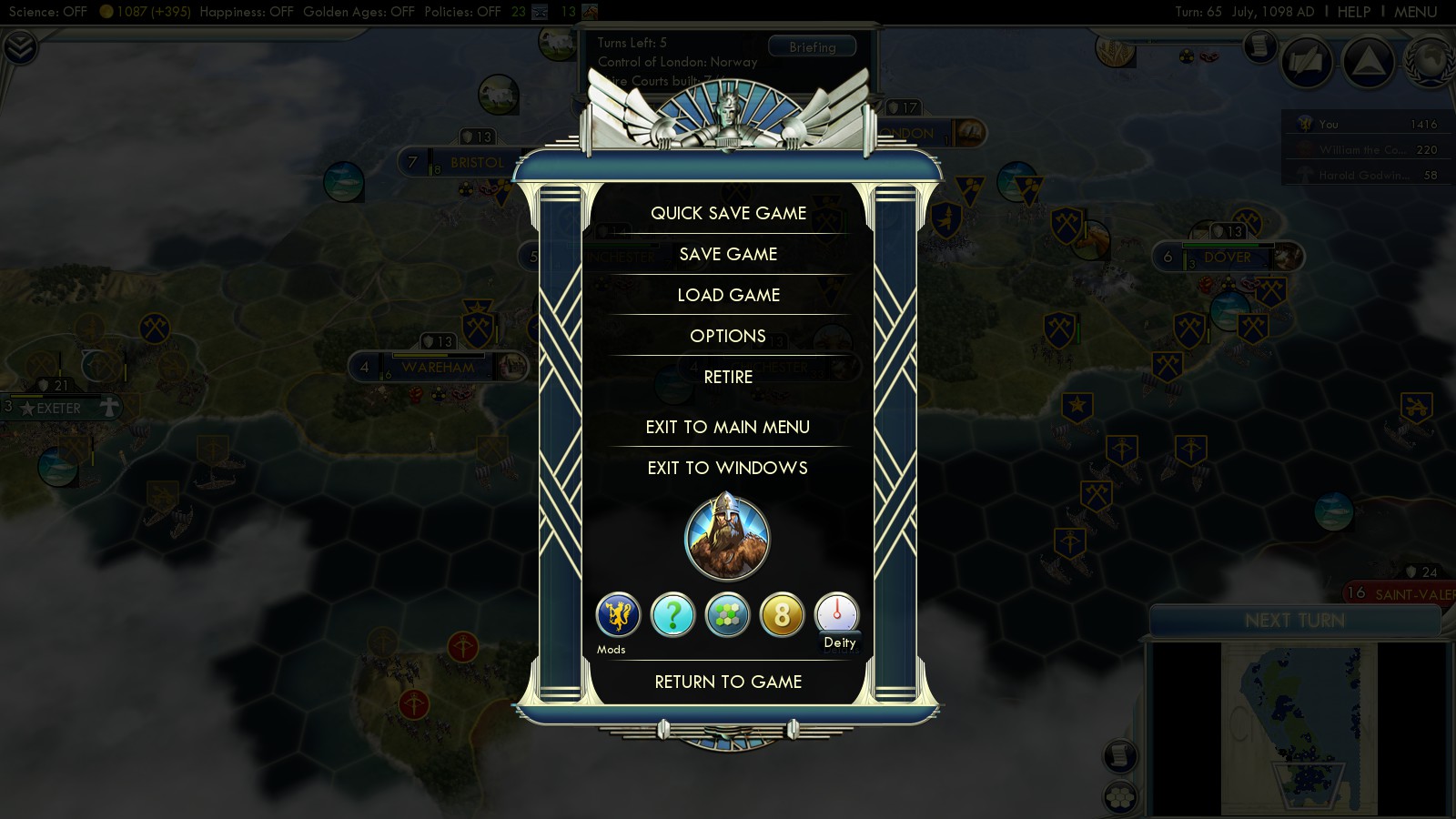
Task: Choose Retire from the pause menu
Action: click(728, 377)
